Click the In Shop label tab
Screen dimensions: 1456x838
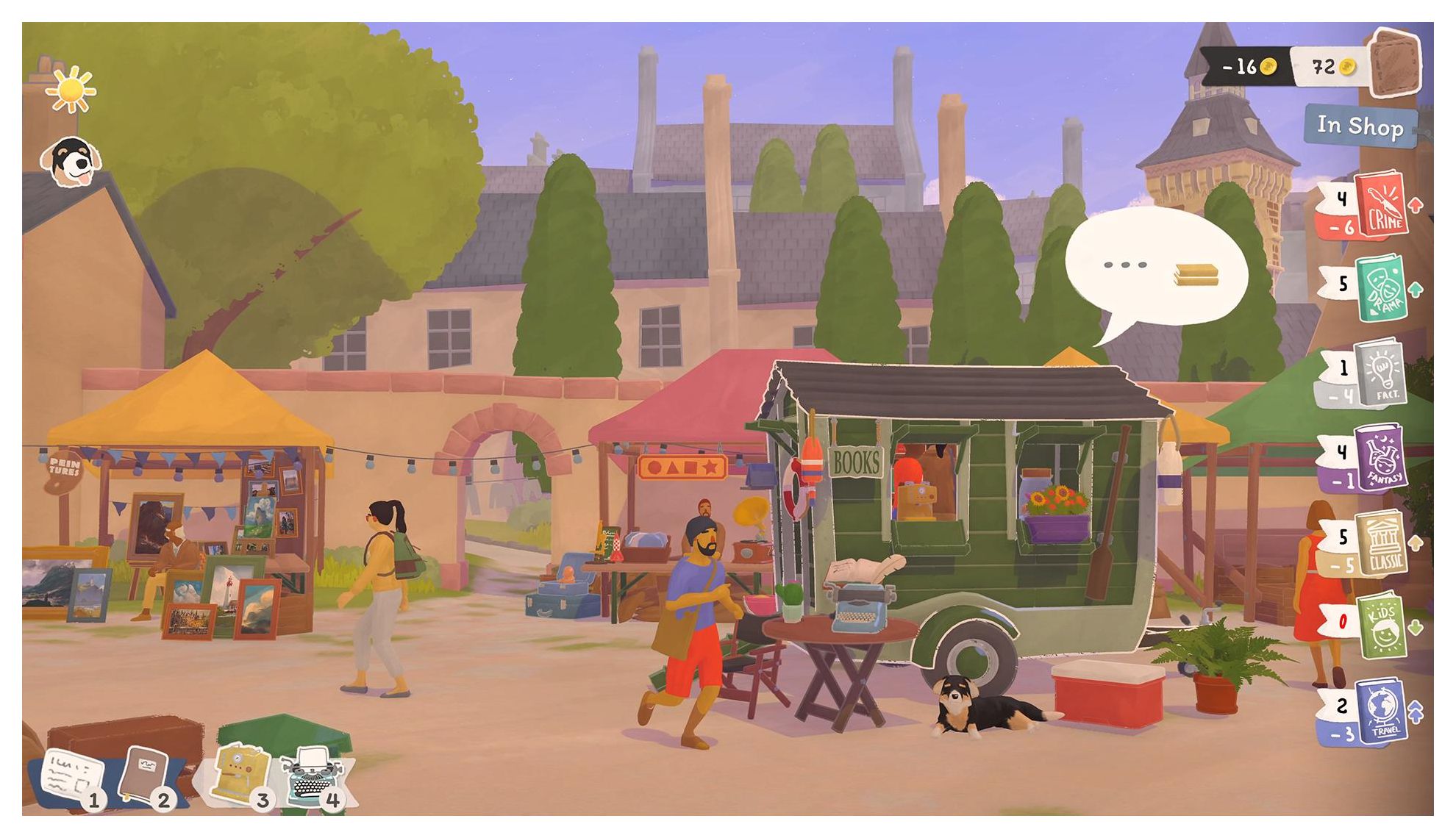click(1360, 126)
